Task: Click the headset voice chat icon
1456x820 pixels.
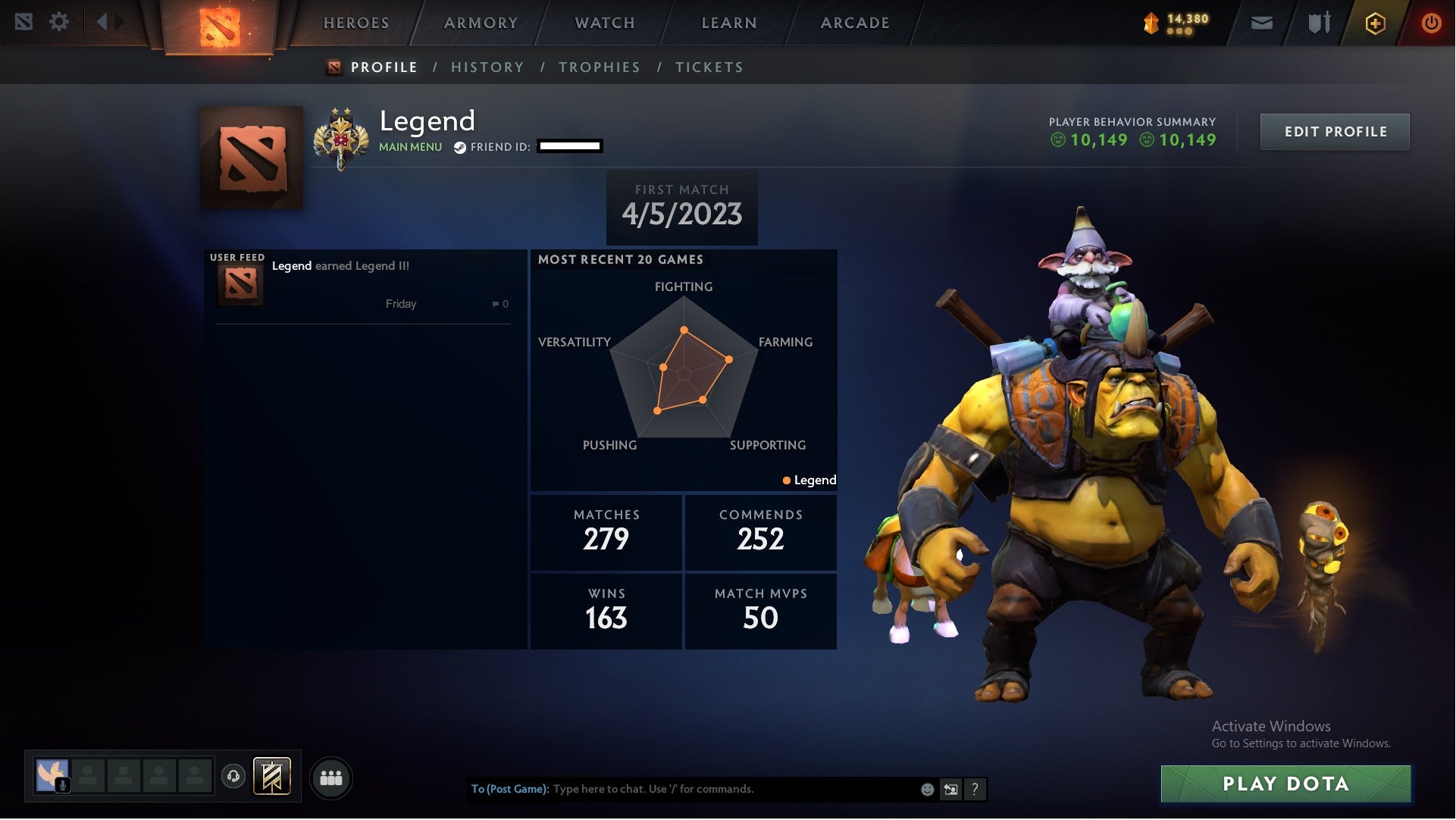Action: coord(233,777)
